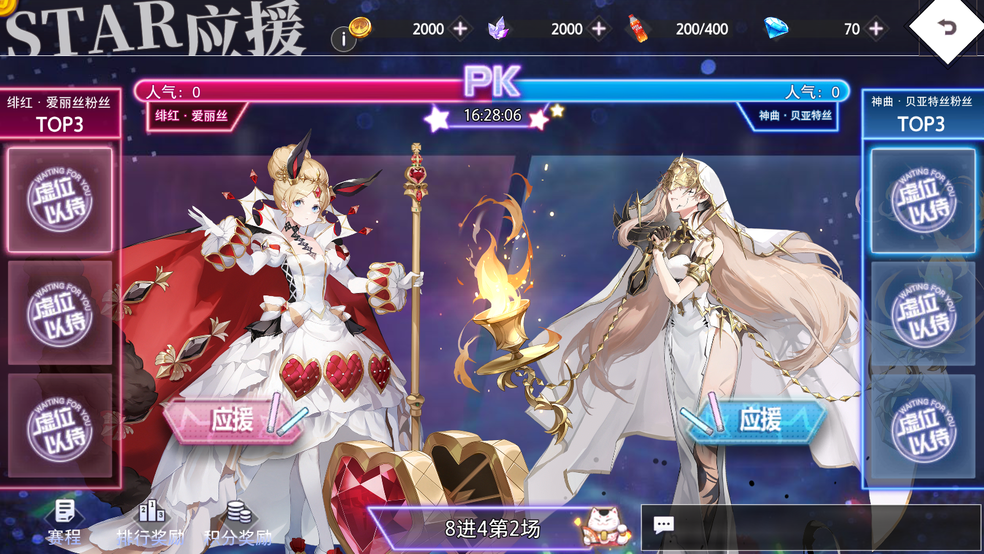Add purple crystals with plus button
Image resolution: width=984 pixels, height=554 pixels.
pyautogui.click(x=598, y=29)
